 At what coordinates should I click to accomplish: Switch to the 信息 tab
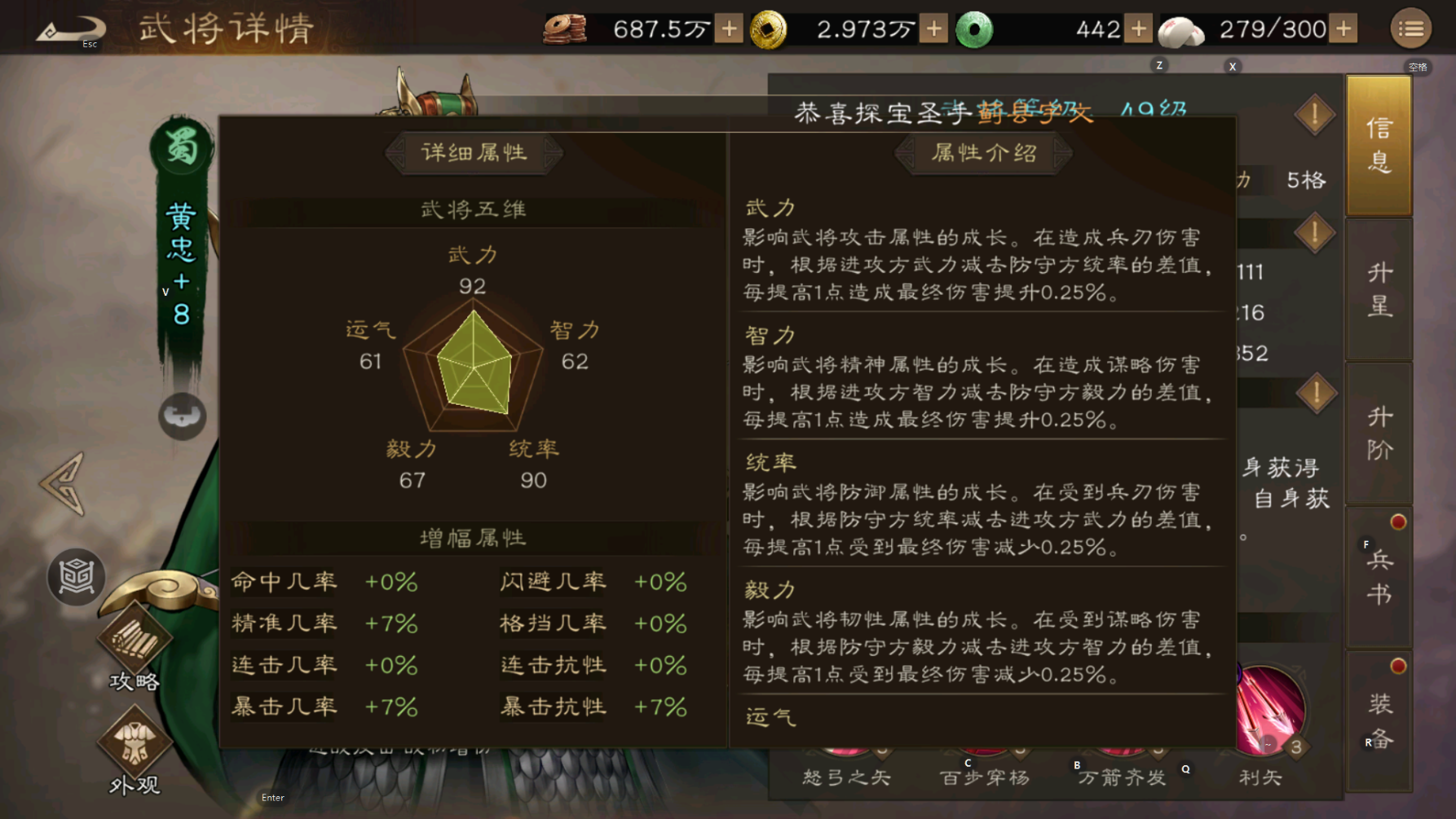(x=1379, y=145)
